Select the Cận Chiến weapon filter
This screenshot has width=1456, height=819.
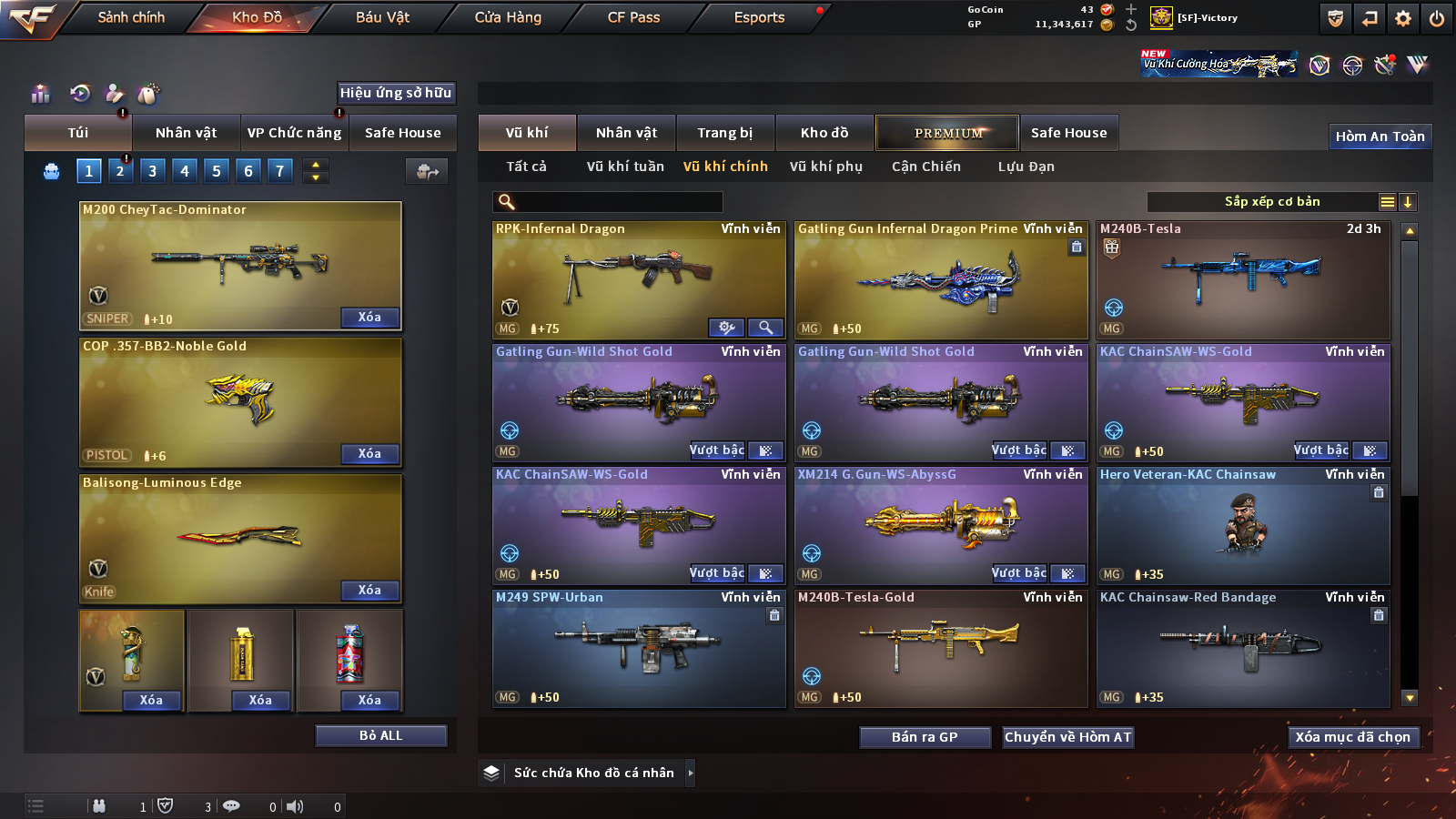tap(925, 167)
